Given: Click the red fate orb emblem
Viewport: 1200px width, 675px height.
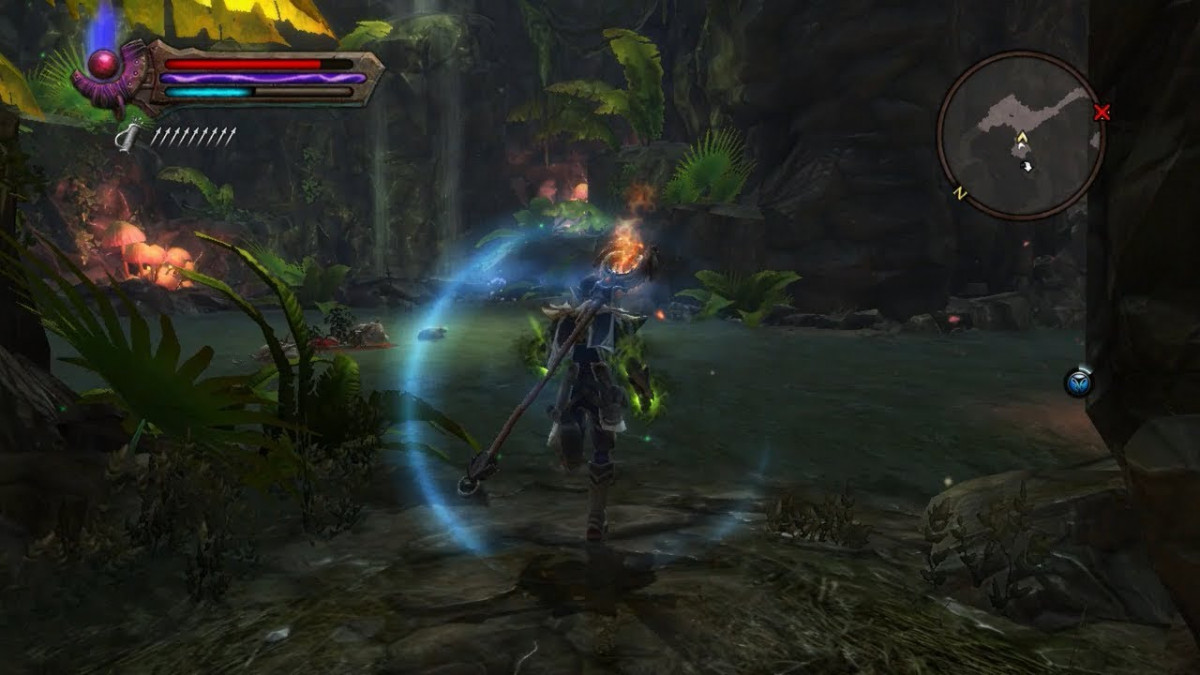Looking at the screenshot, I should 104,66.
